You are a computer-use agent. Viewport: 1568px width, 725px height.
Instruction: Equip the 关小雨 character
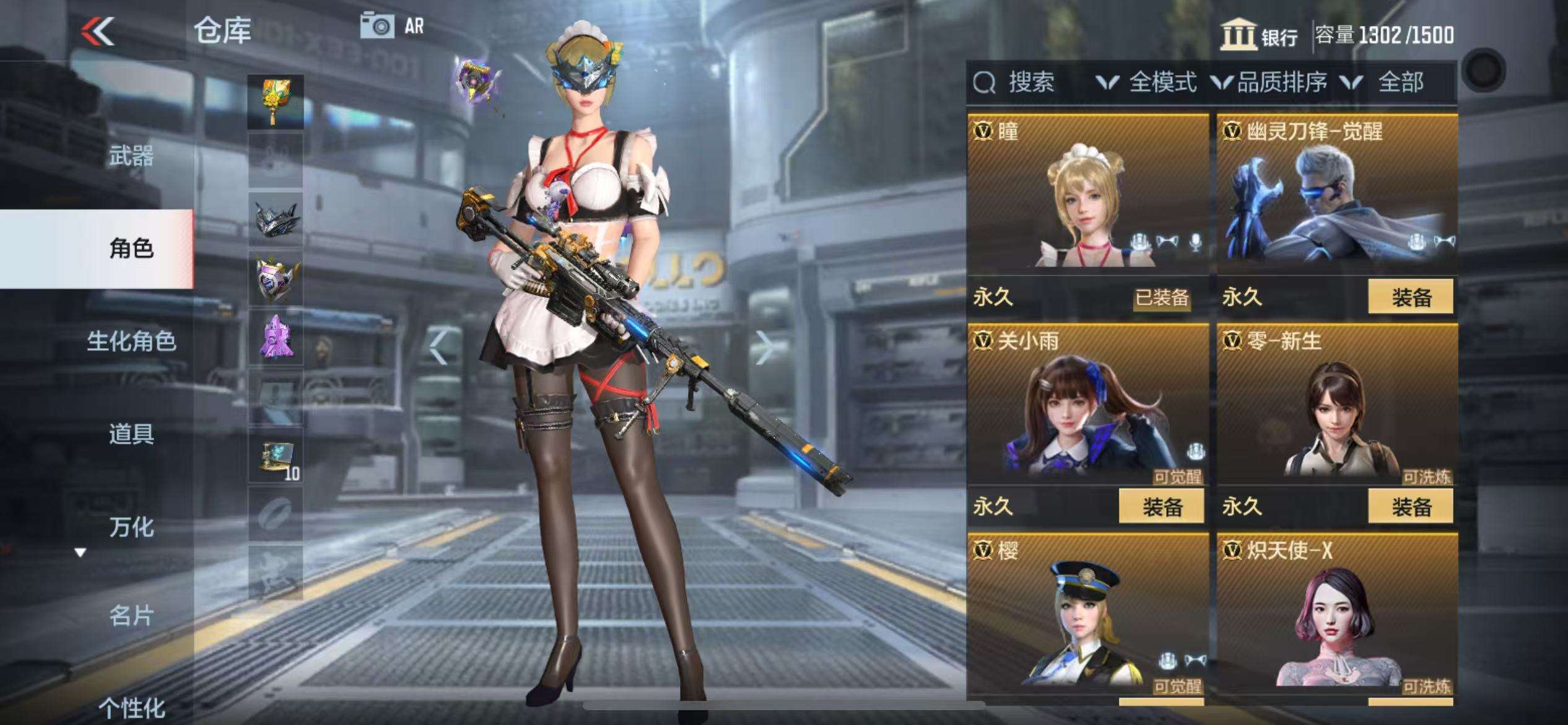point(1161,507)
